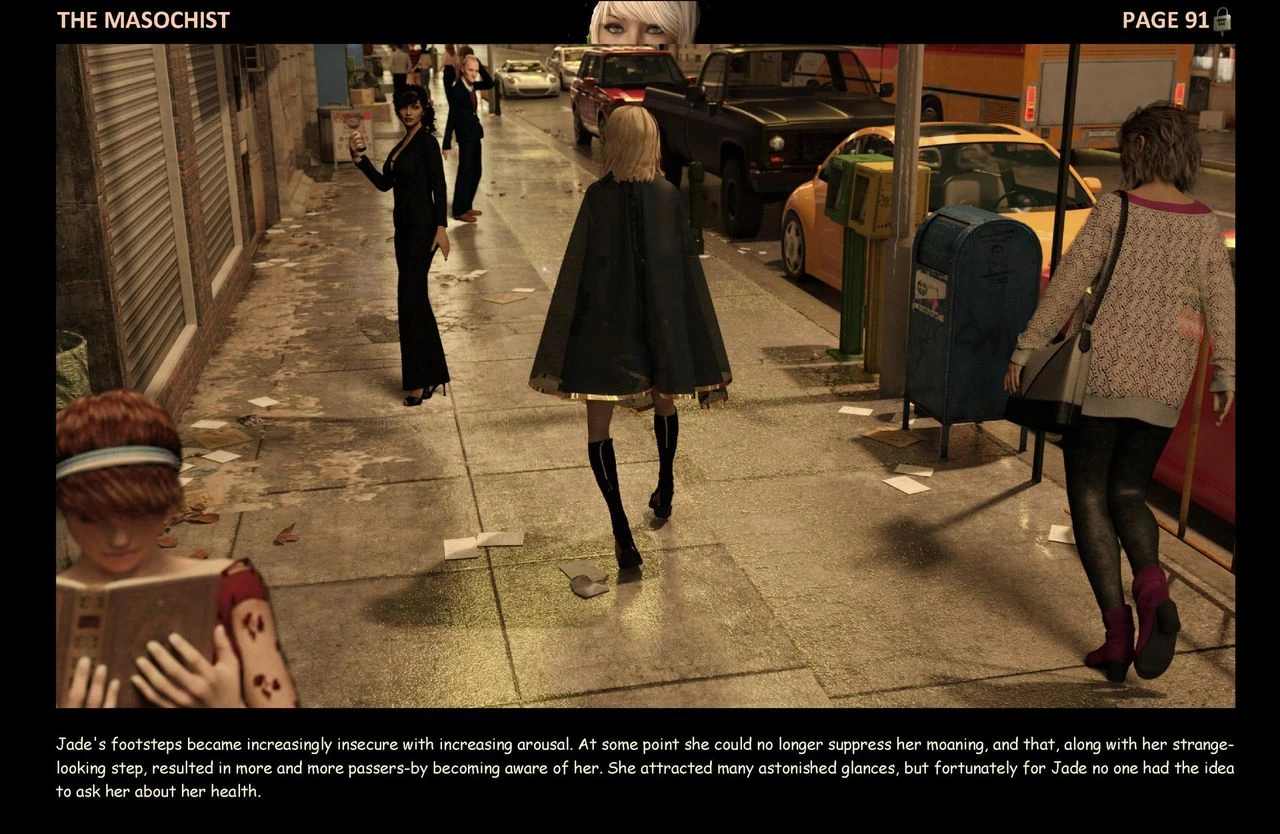Click the blonde face icon in the top bar
This screenshot has height=834, width=1280.
644,23
